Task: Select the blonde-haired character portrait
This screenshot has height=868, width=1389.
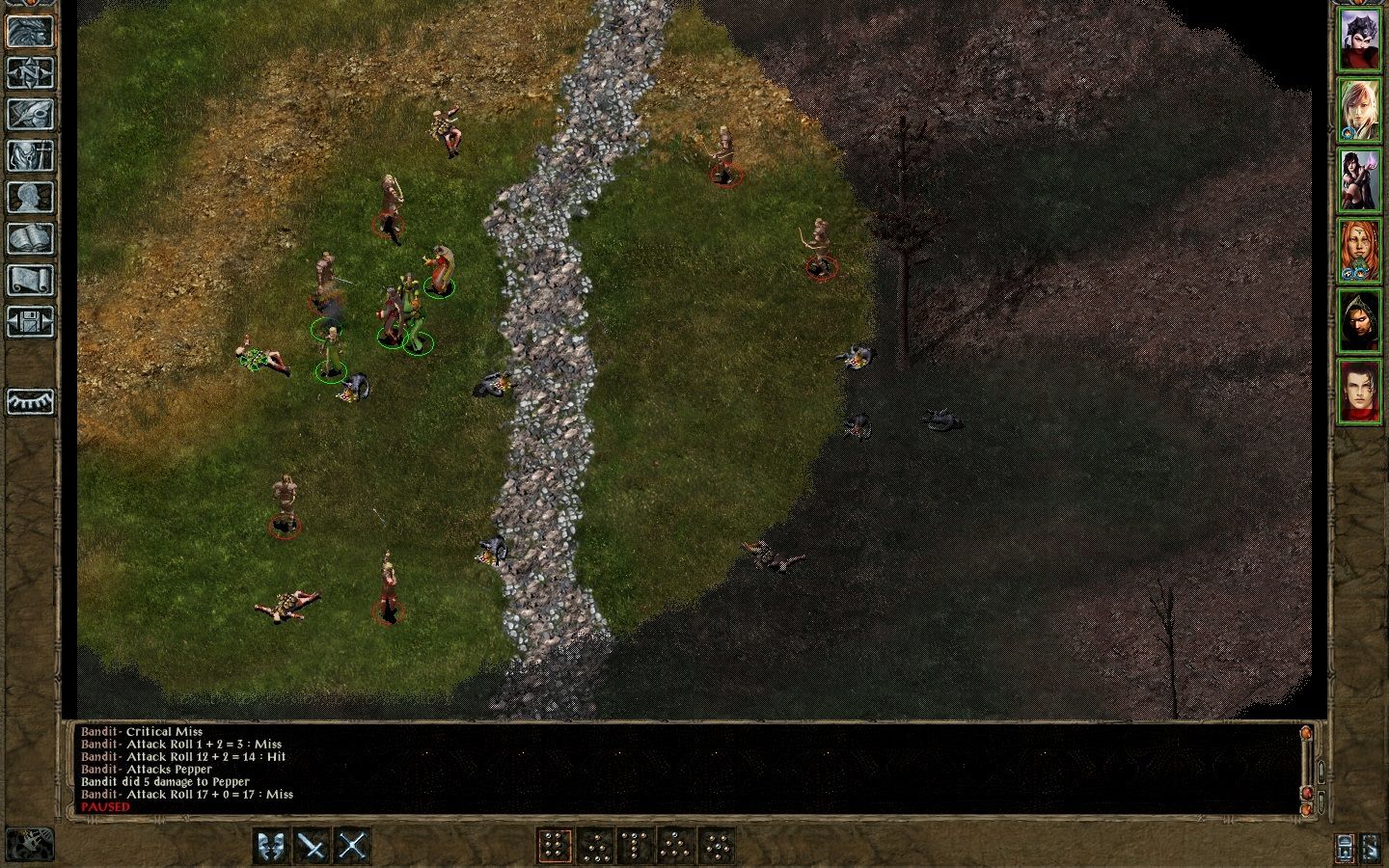Action: [x=1359, y=110]
